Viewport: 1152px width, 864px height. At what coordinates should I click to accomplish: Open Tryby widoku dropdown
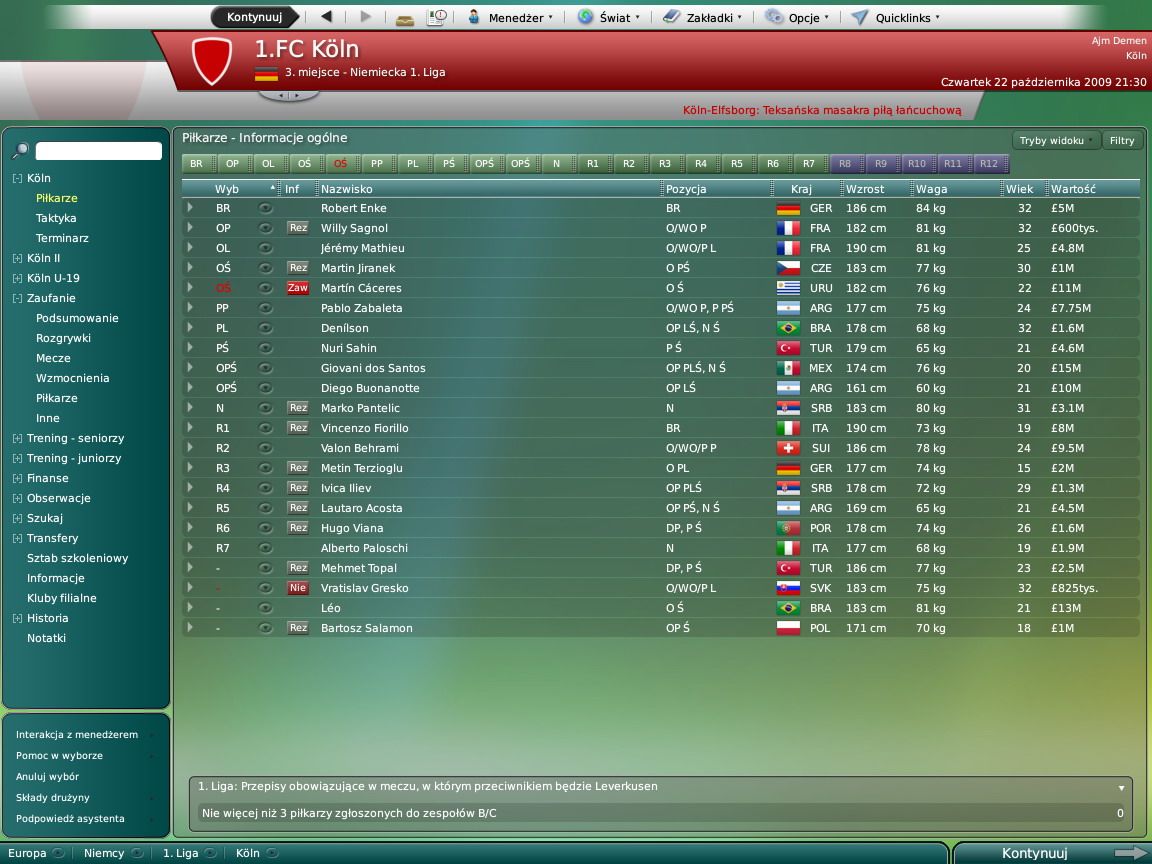[1056, 141]
